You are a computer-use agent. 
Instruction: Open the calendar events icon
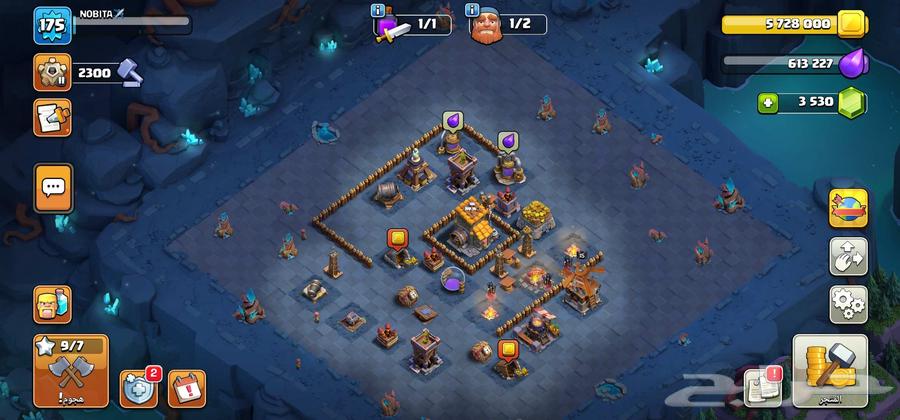point(187,387)
